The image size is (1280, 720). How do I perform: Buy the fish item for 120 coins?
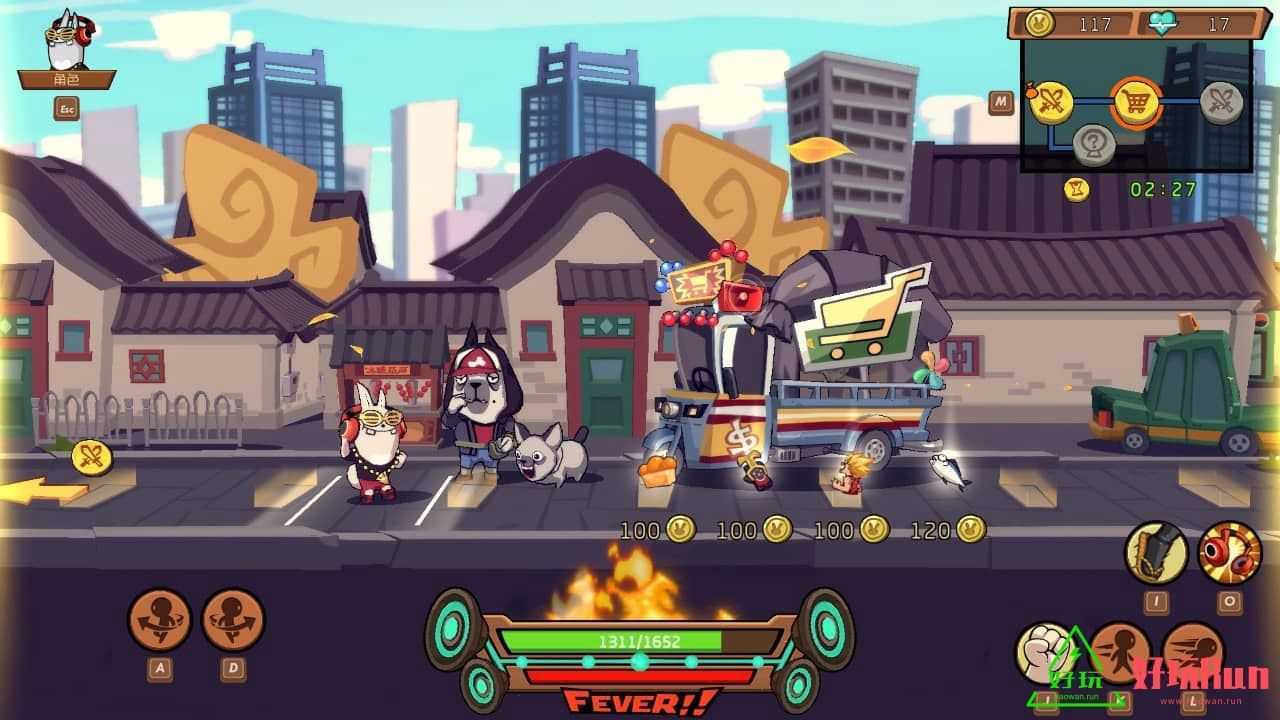point(949,468)
